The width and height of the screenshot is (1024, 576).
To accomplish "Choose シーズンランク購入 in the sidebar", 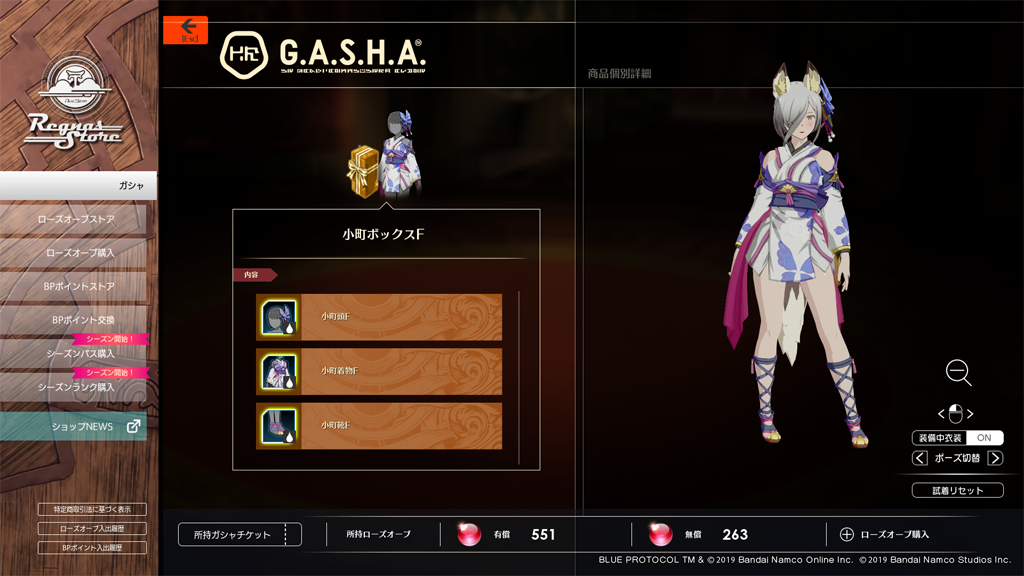I will (x=75, y=386).
